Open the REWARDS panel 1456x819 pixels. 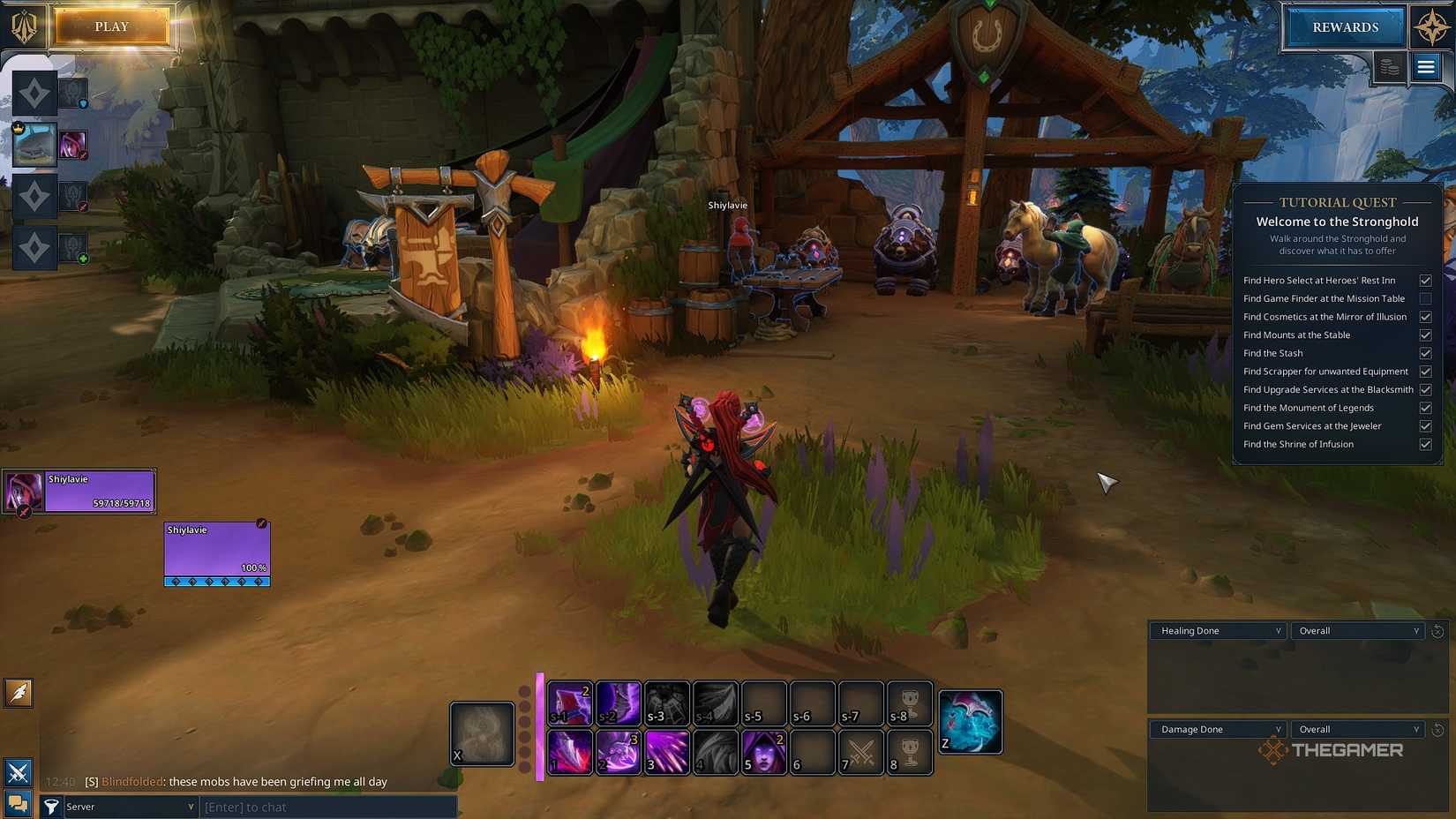click(1344, 26)
